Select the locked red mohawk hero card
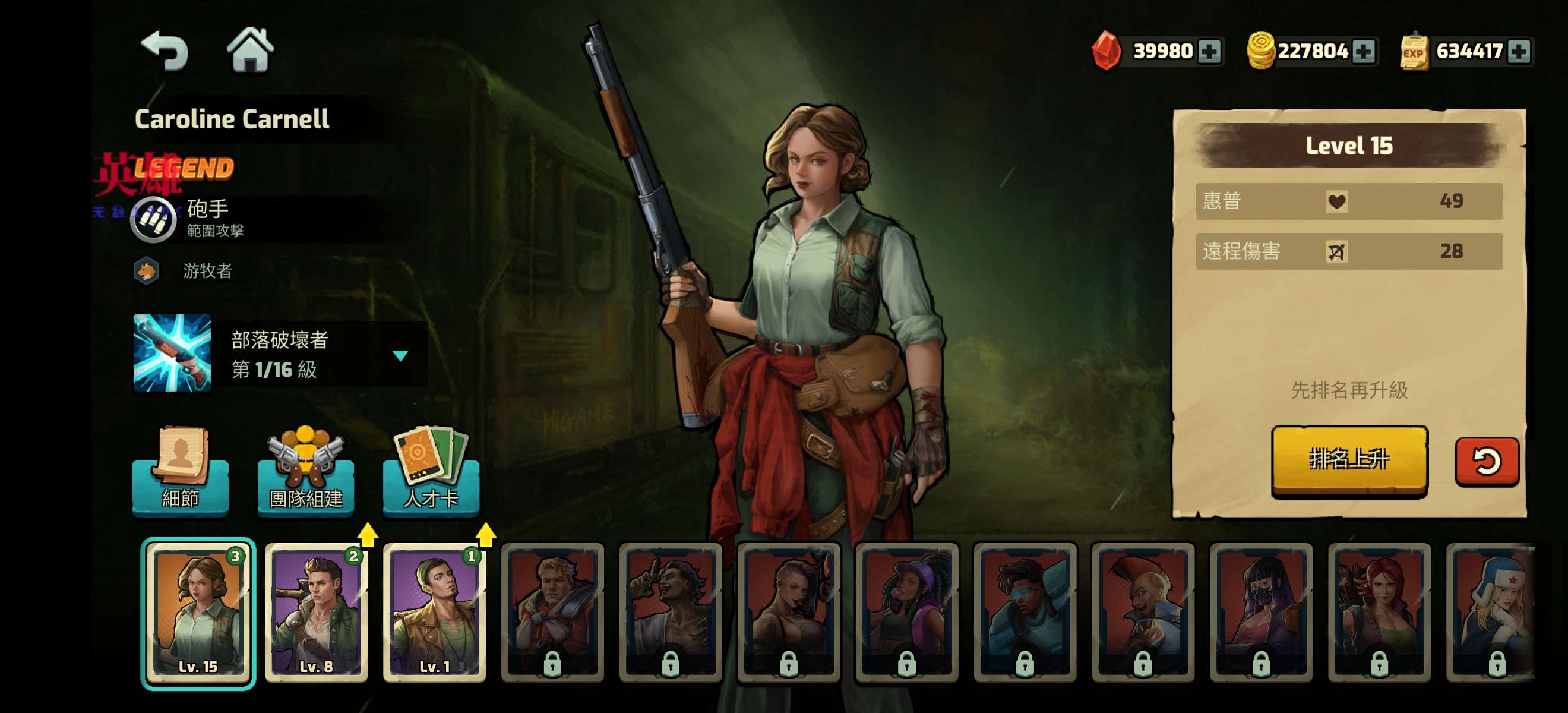Image resolution: width=1568 pixels, height=713 pixels. pyautogui.click(x=1143, y=612)
